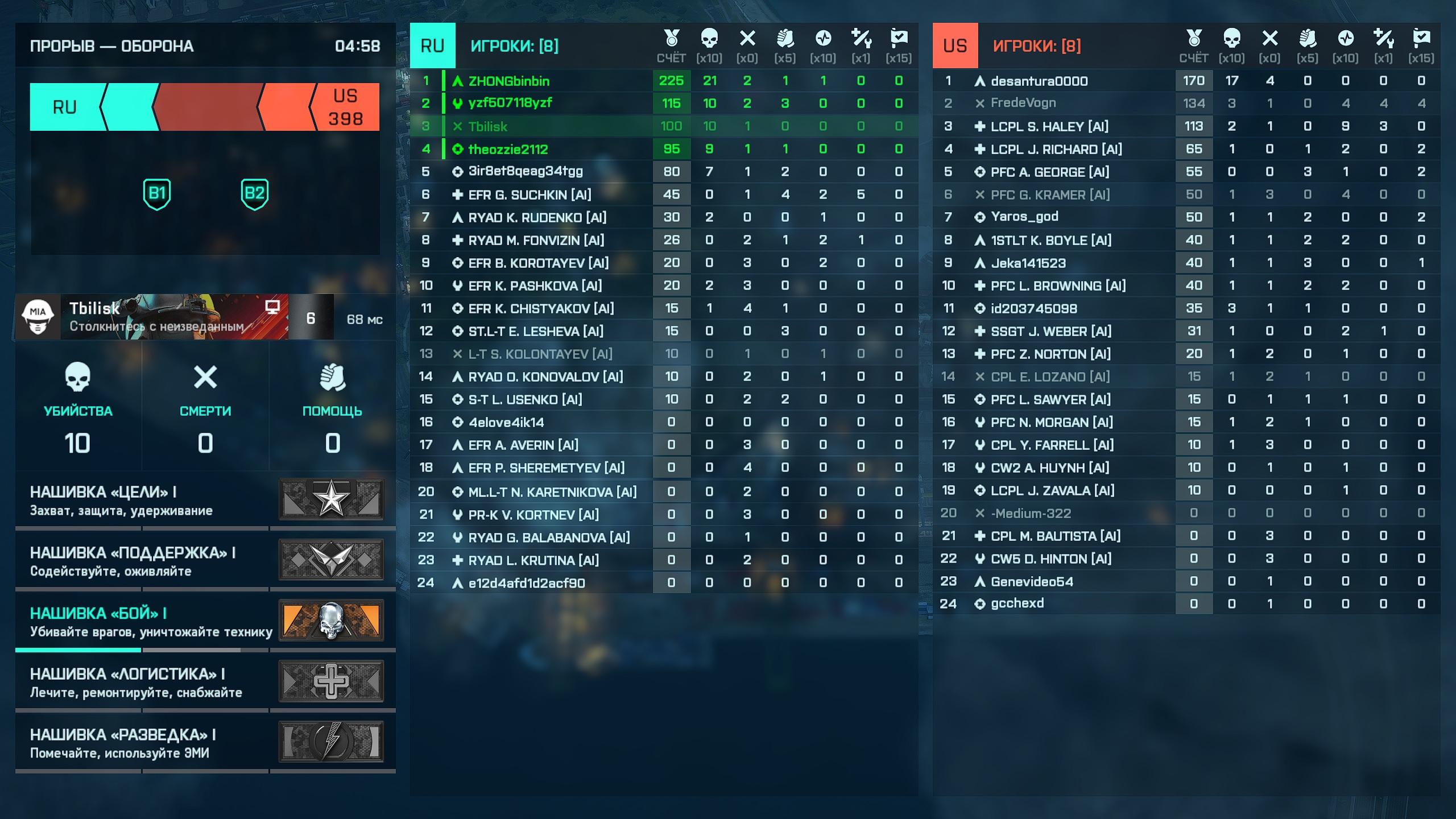Select Genevideo54 in the US list
Image resolution: width=1456 pixels, height=819 pixels.
[x=1032, y=581]
